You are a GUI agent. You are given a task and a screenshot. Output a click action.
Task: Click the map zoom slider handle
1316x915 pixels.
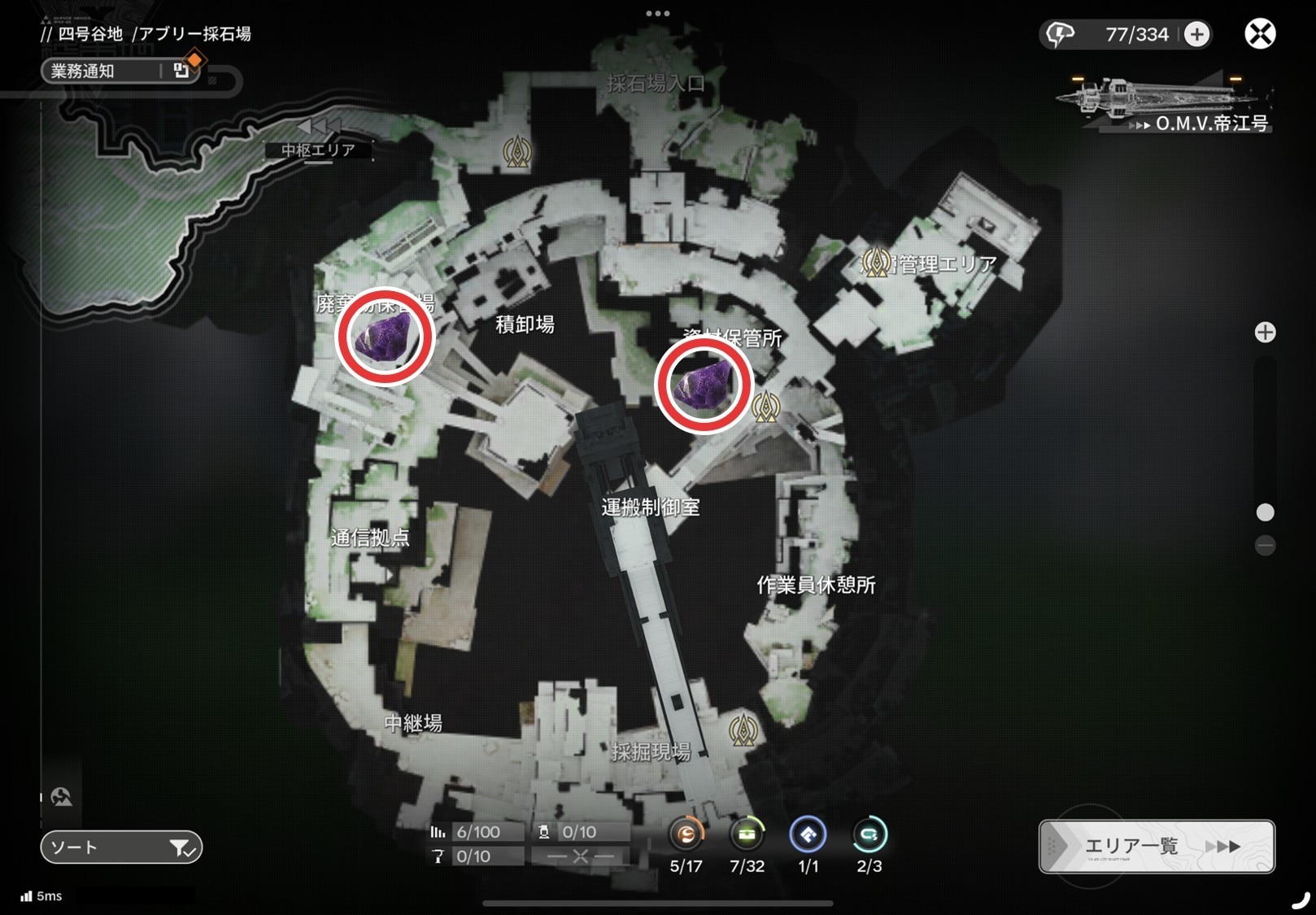click(1265, 512)
